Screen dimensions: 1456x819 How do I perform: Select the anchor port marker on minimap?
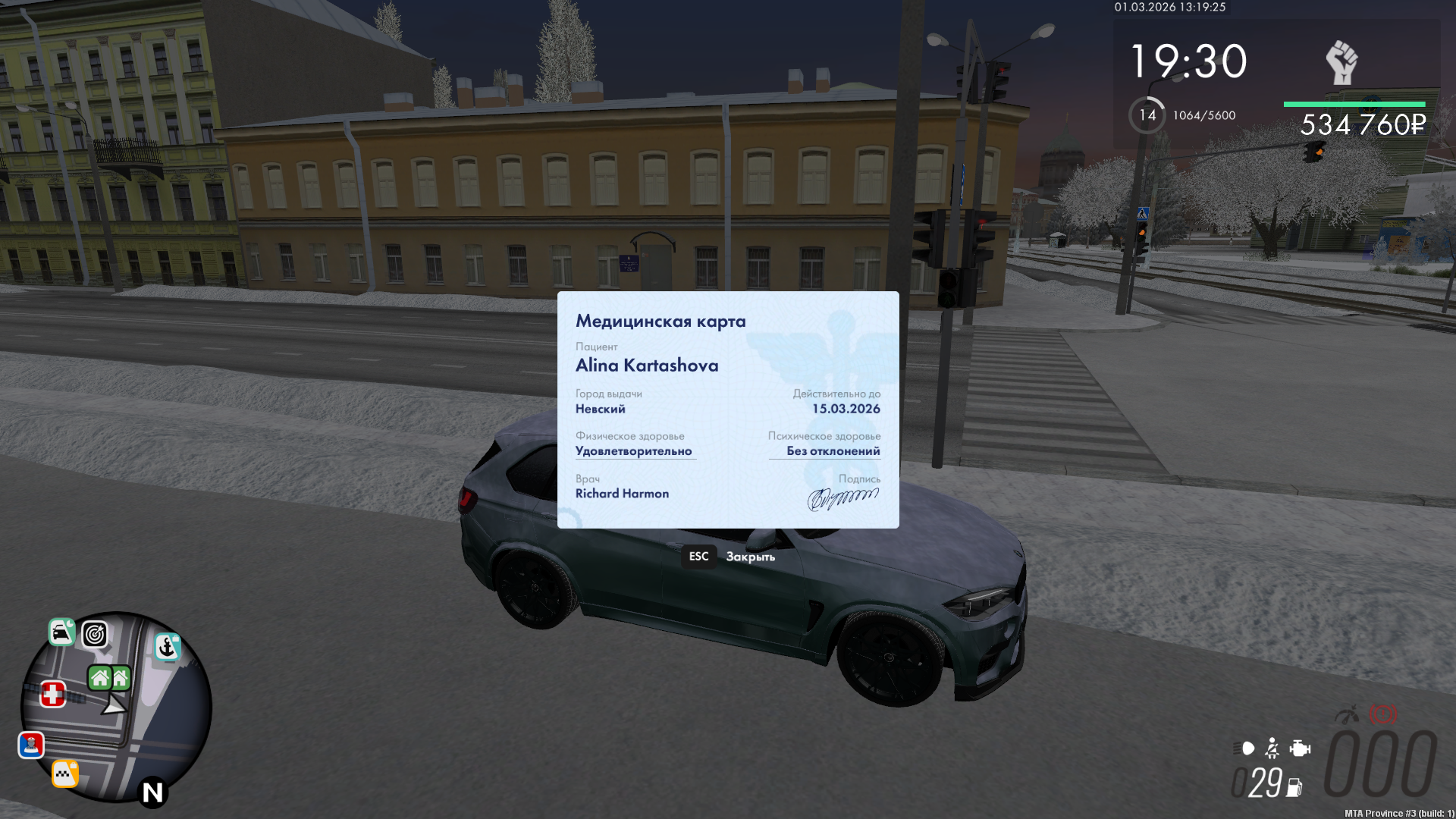click(168, 647)
